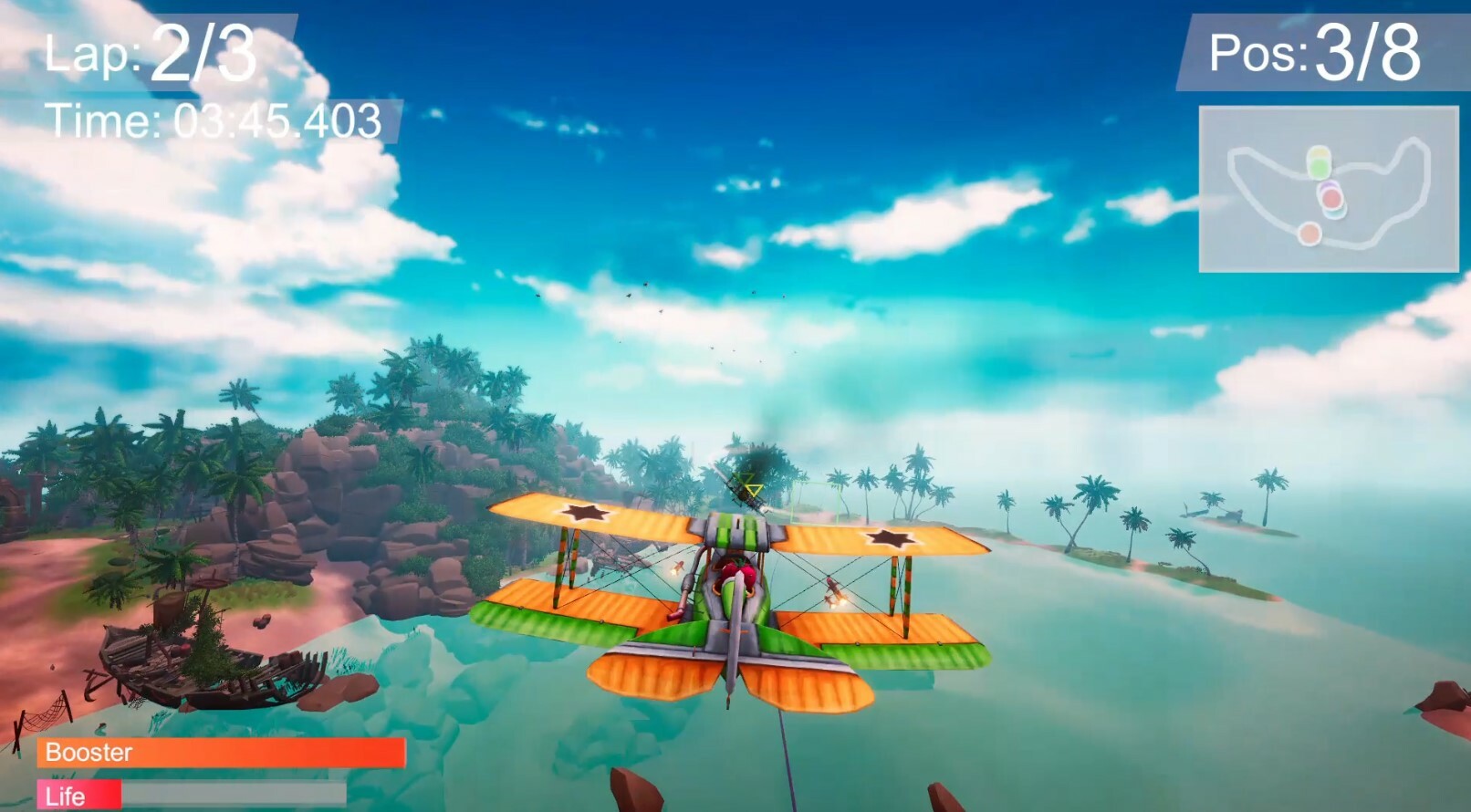Select the red racer dot on the minimap
Image resolution: width=1471 pixels, height=812 pixels.
1331,197
